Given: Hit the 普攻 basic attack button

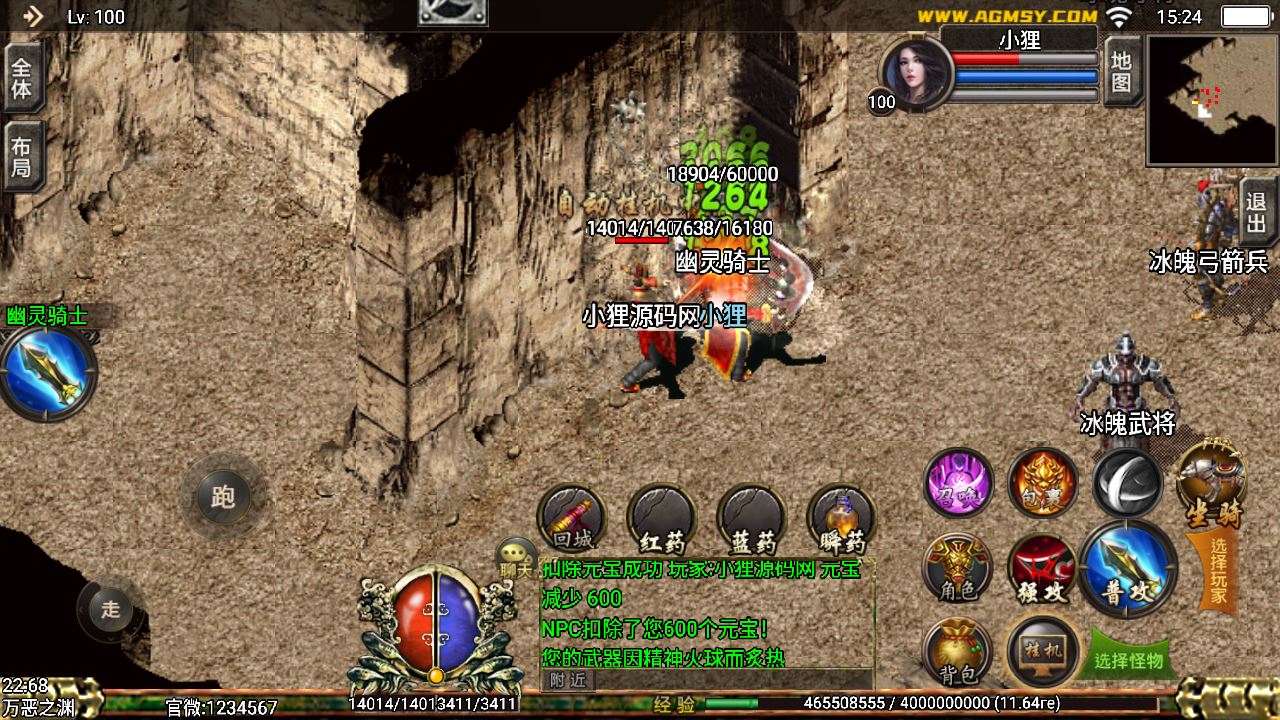Looking at the screenshot, I should [1129, 567].
